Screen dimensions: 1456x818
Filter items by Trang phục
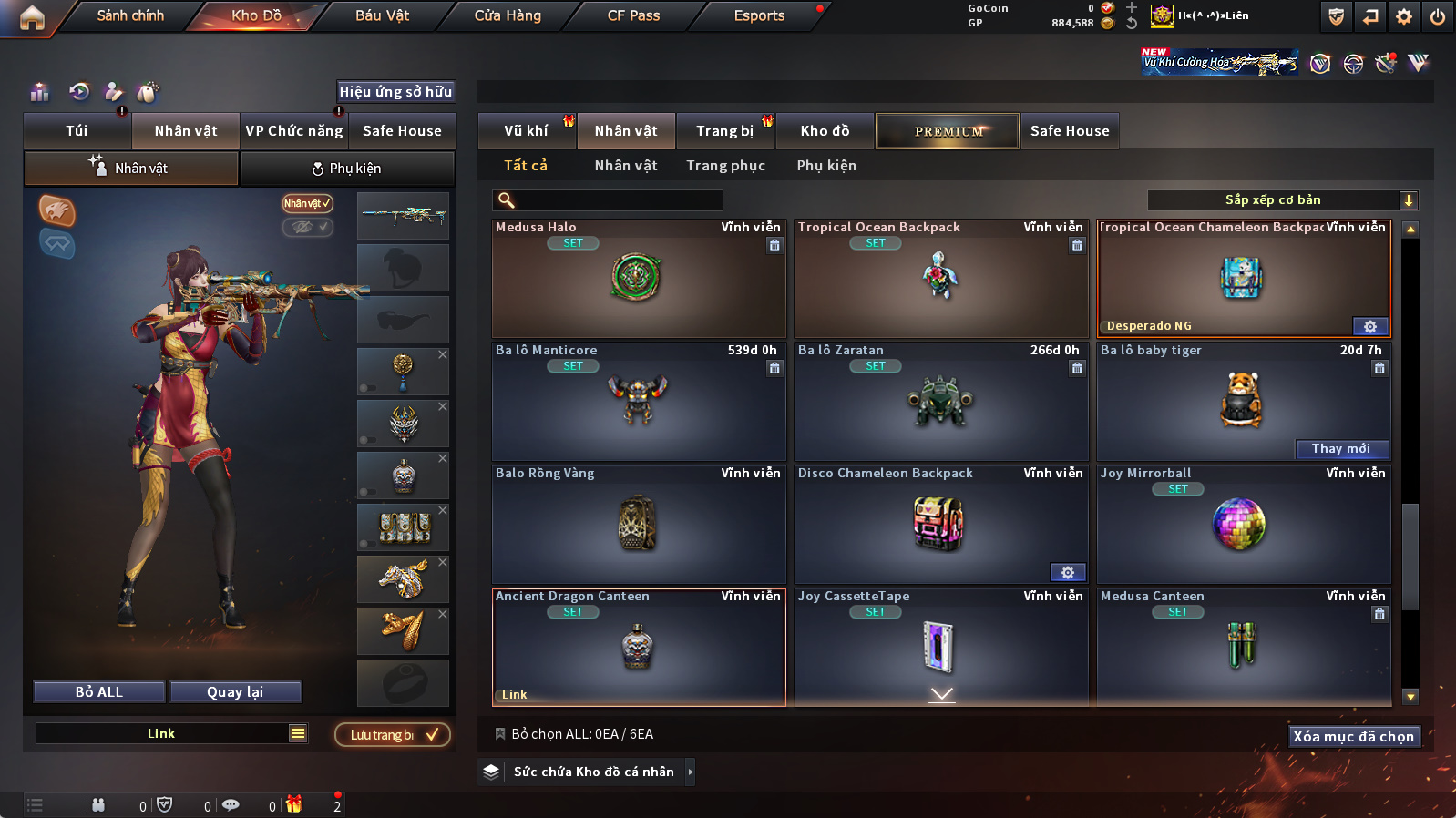(725, 166)
